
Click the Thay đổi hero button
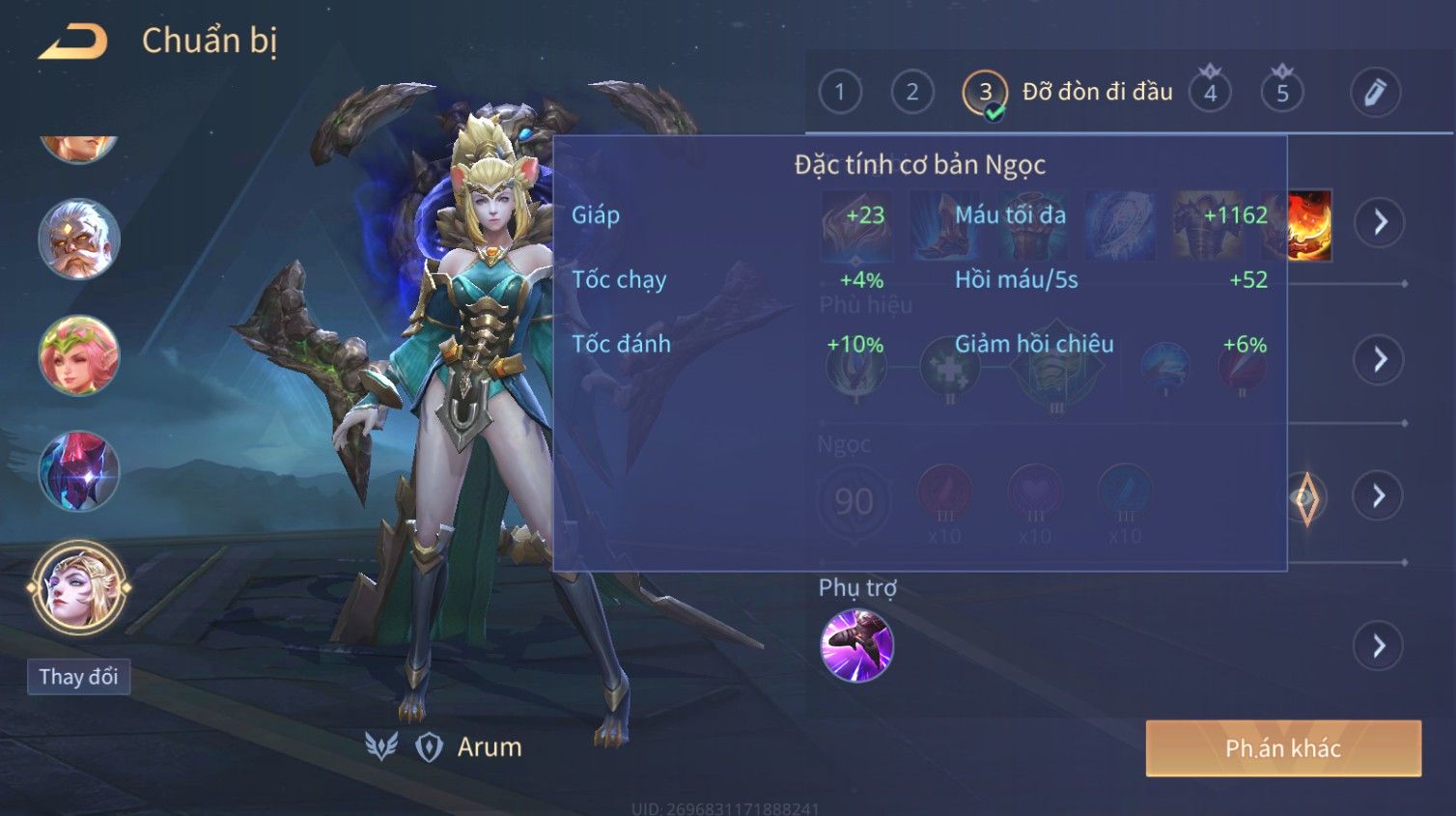(x=78, y=677)
